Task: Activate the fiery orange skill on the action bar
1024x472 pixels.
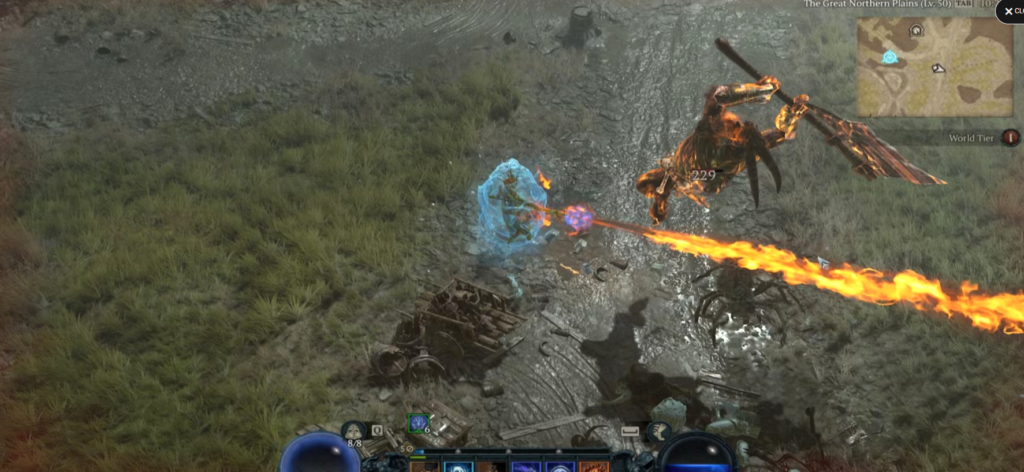Action: coord(593,466)
